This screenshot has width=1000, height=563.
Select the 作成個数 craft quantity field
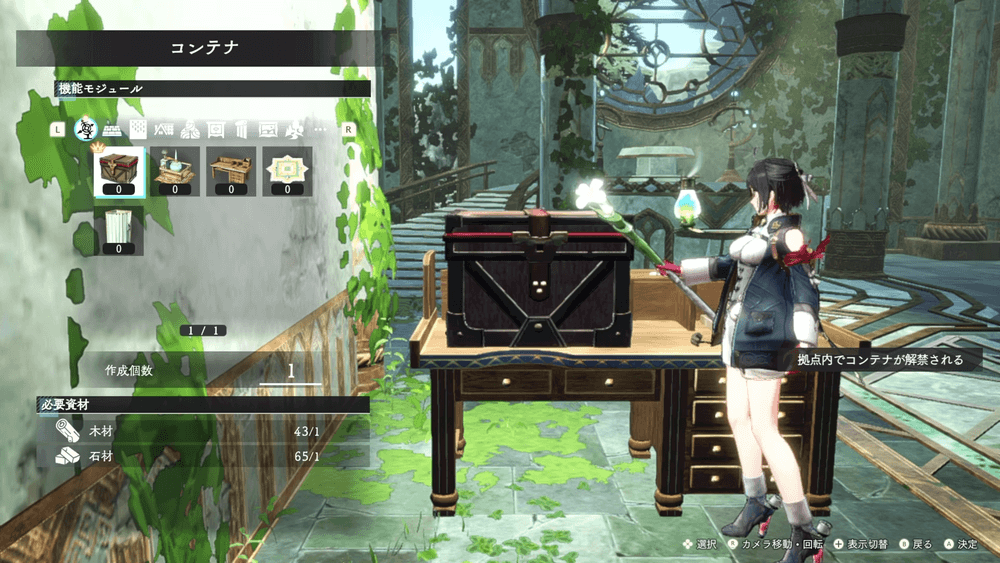(x=291, y=370)
